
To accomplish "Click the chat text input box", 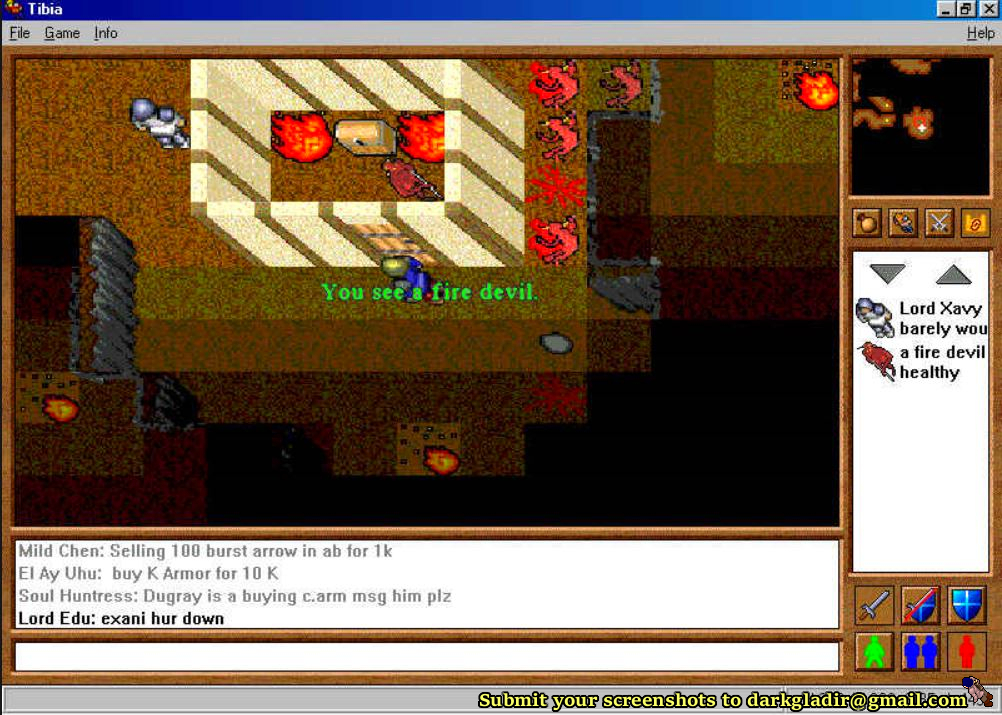I will pos(426,656).
